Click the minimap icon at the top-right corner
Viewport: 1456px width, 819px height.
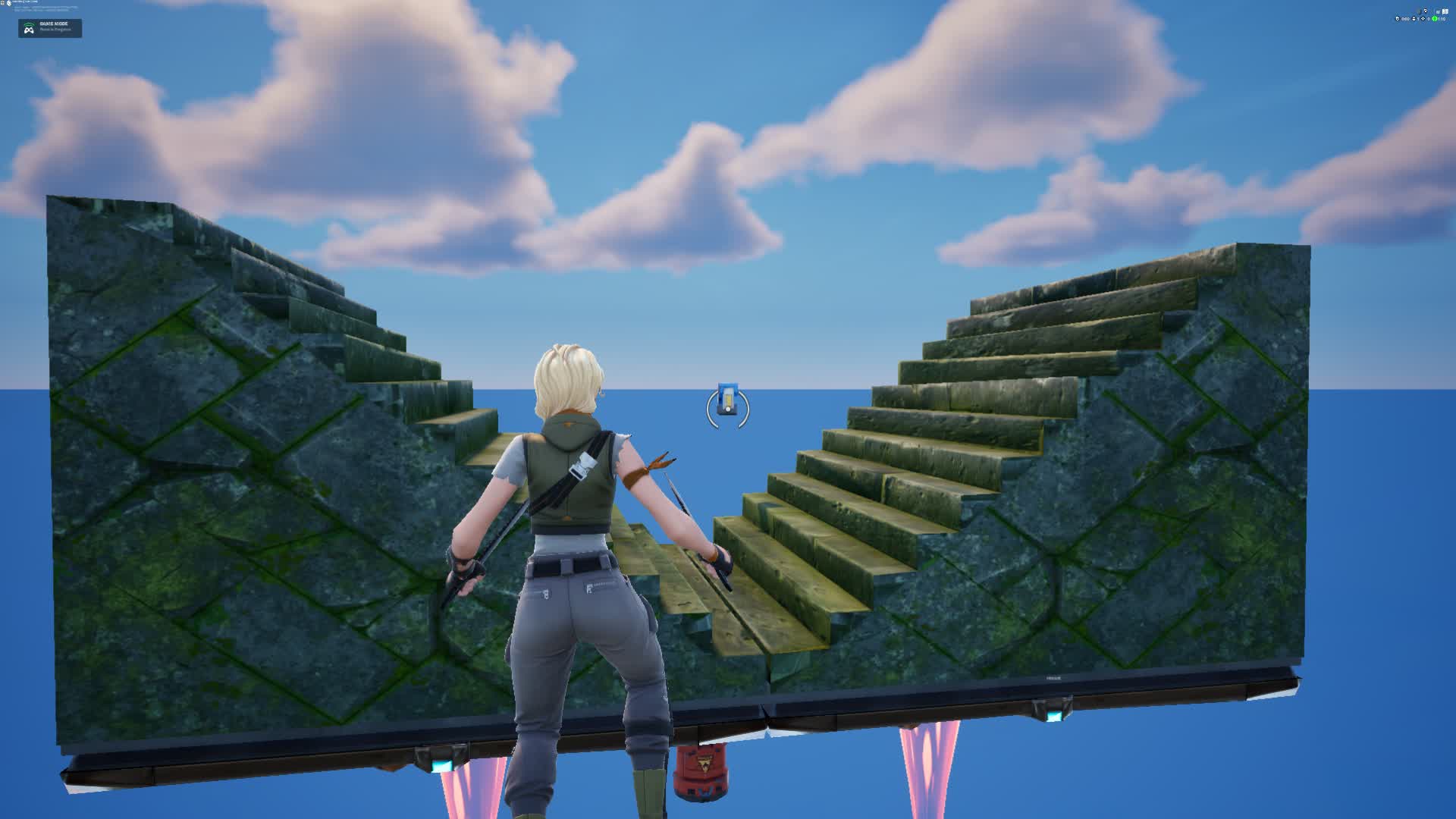1445,11
